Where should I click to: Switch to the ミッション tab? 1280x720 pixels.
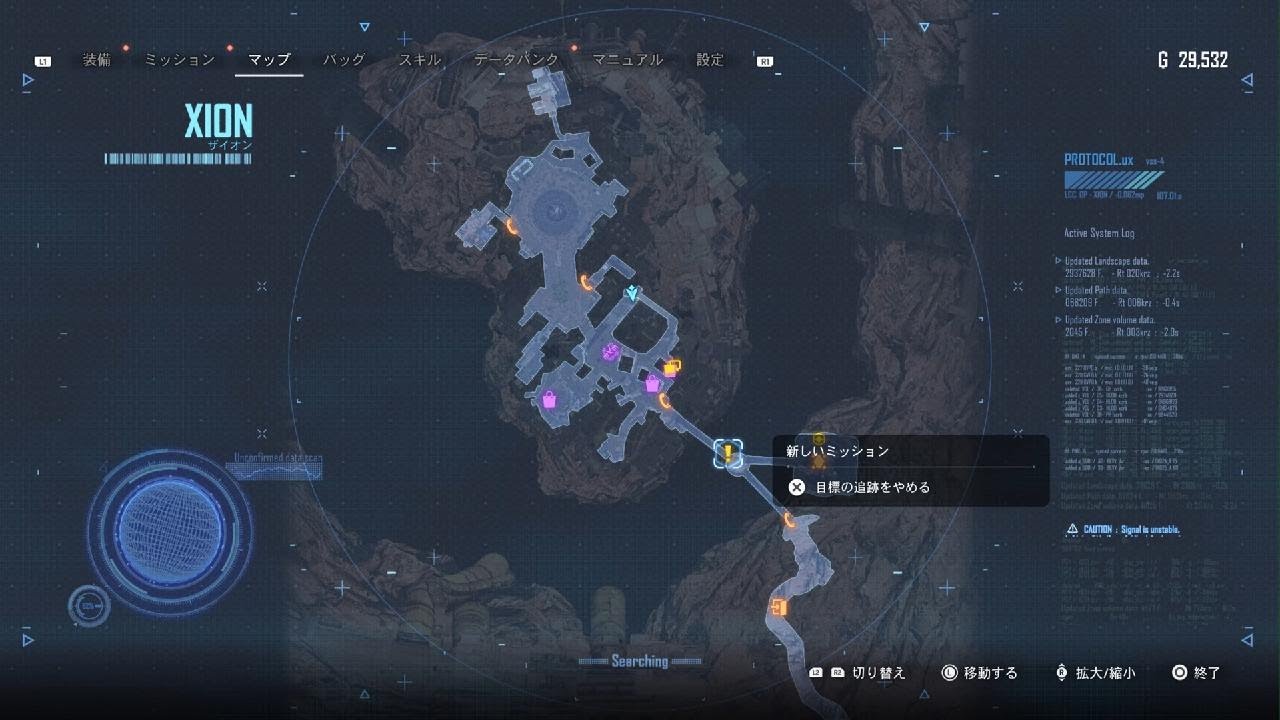tap(180, 60)
